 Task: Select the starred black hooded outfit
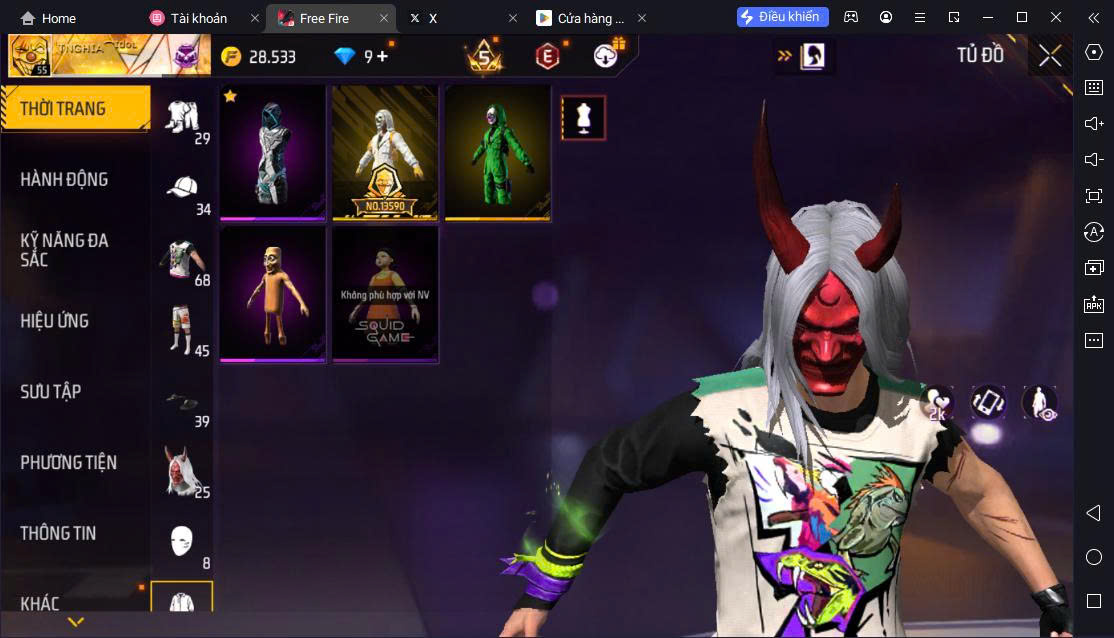point(273,152)
